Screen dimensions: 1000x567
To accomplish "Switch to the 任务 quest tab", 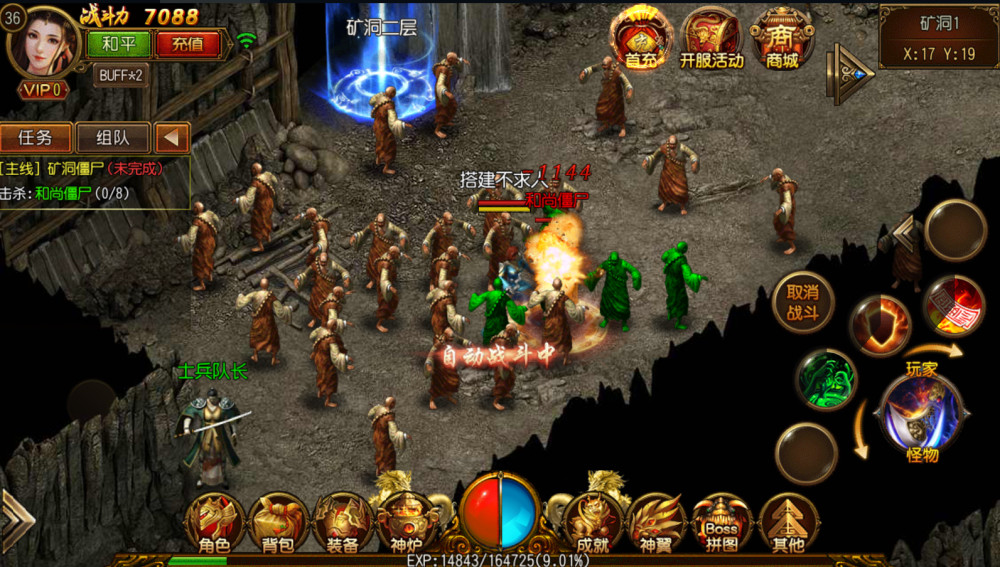I will pos(35,137).
